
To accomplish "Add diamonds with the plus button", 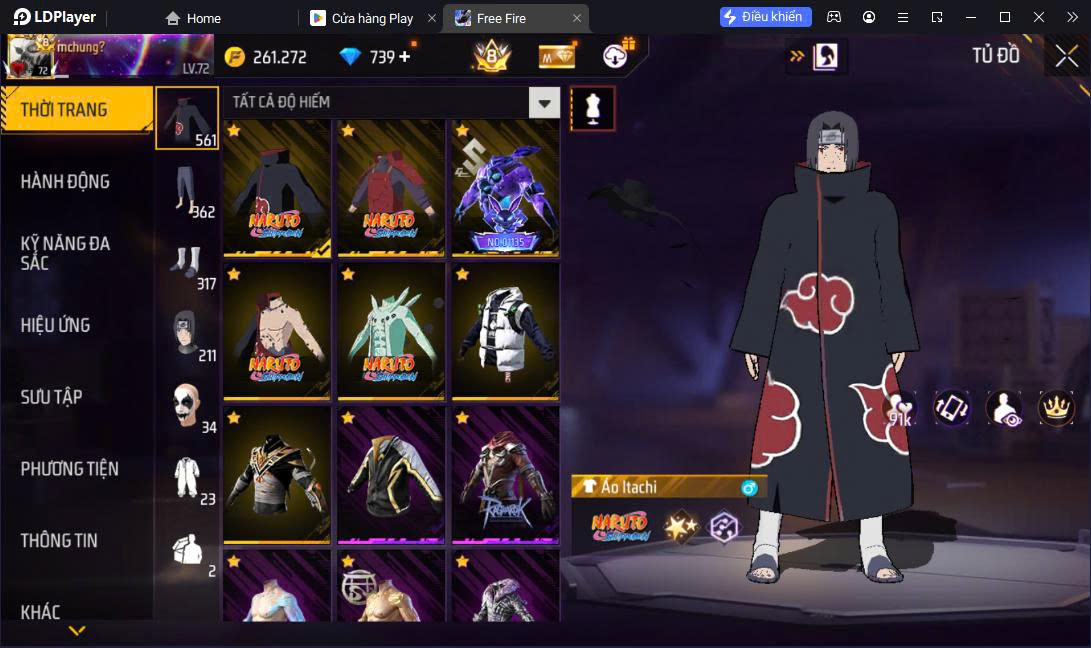I will (405, 57).
